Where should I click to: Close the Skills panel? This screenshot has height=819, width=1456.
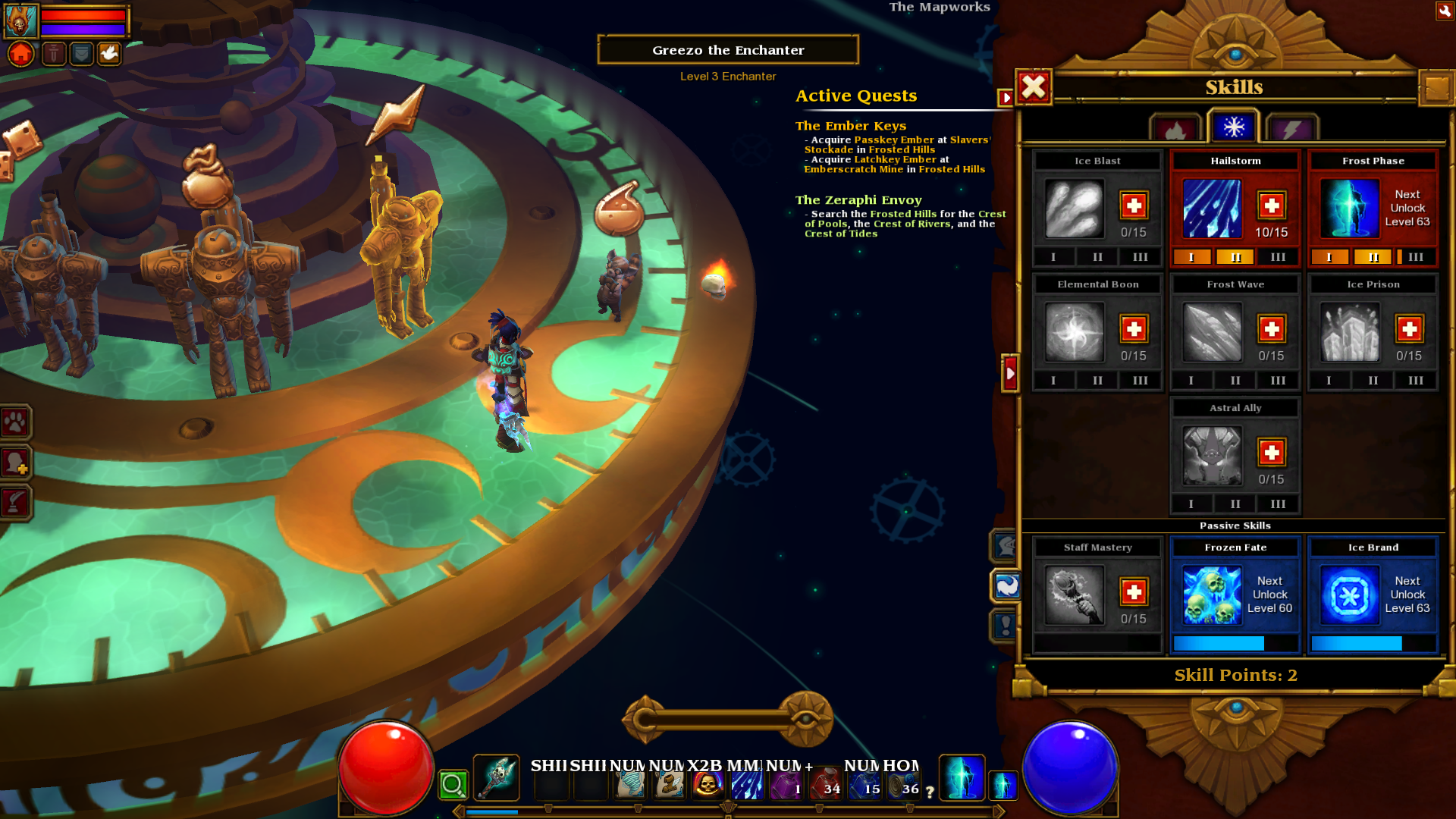(1034, 87)
